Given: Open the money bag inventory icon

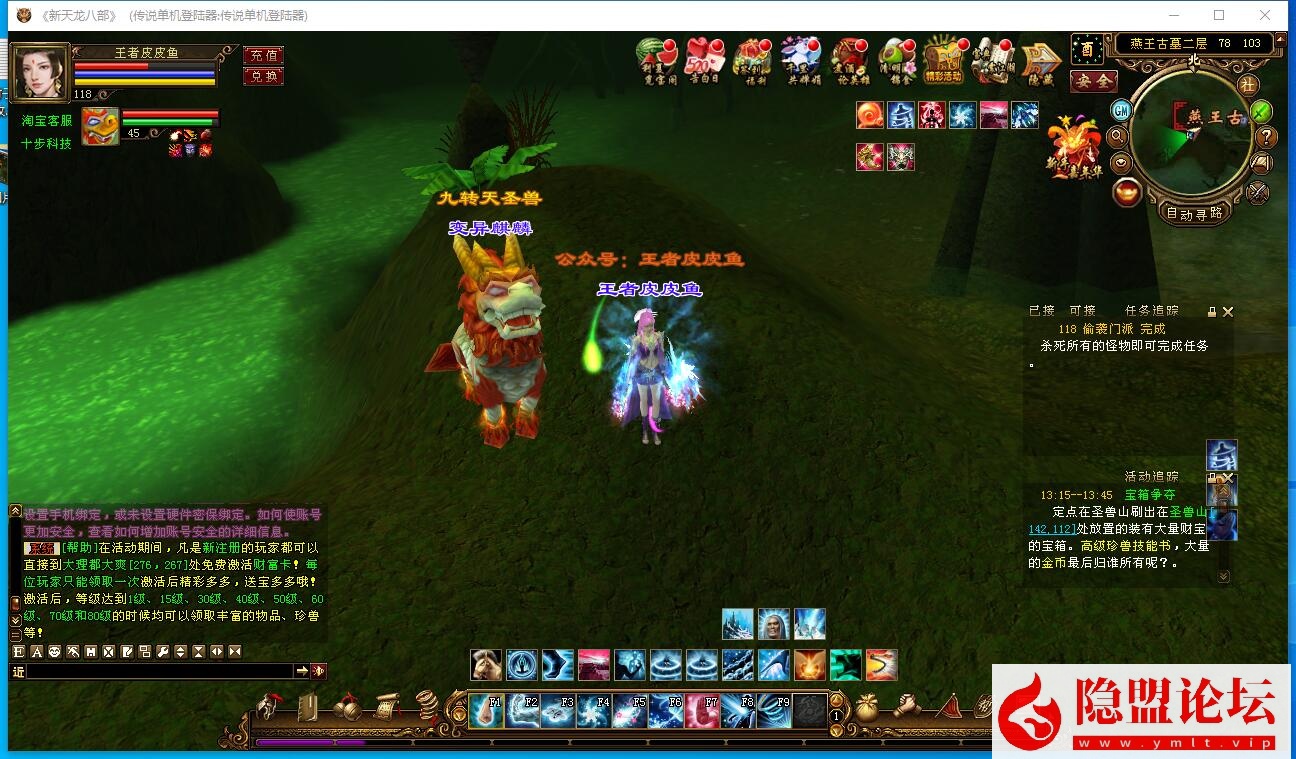Looking at the screenshot, I should 866,707.
